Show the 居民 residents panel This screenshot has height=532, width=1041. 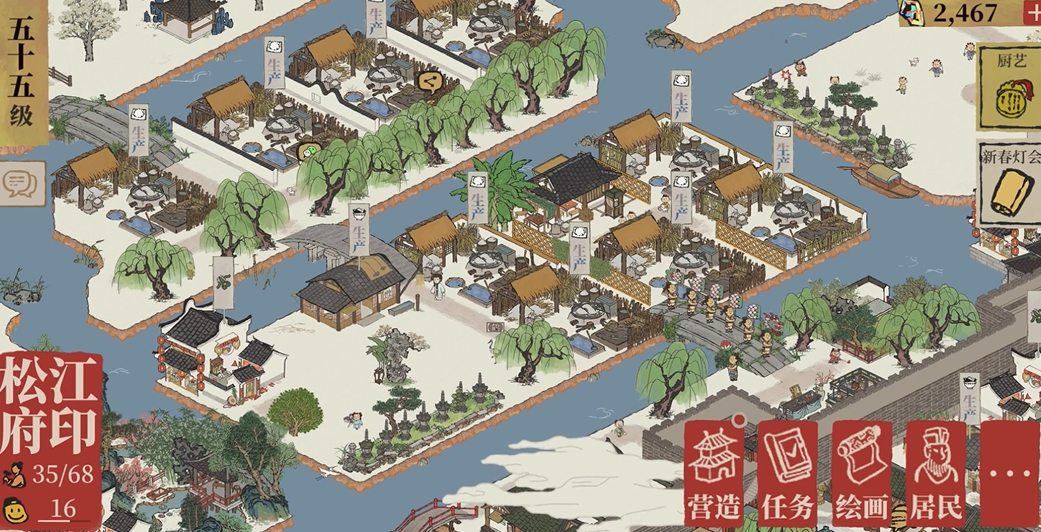(x=936, y=472)
